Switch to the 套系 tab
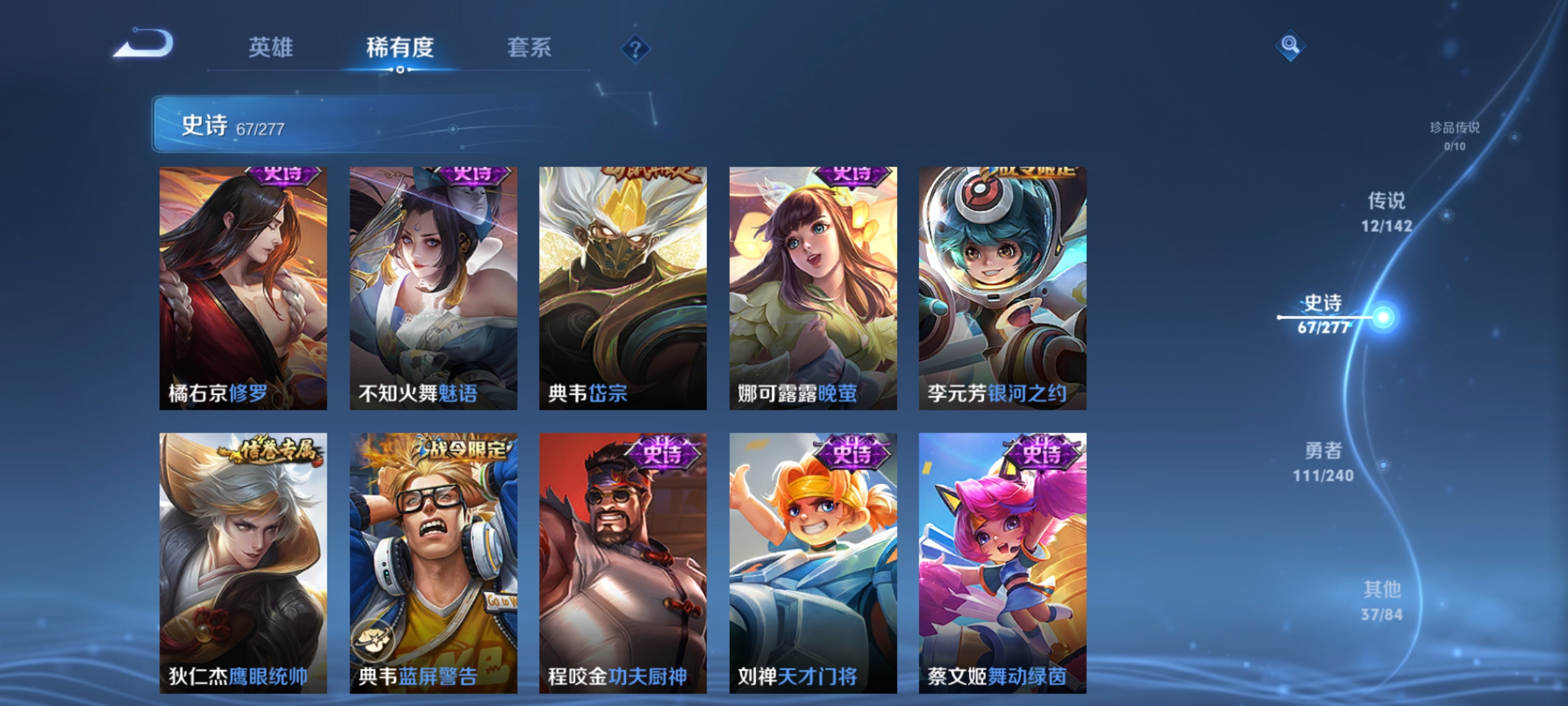The width and height of the screenshot is (1568, 706). 529,48
